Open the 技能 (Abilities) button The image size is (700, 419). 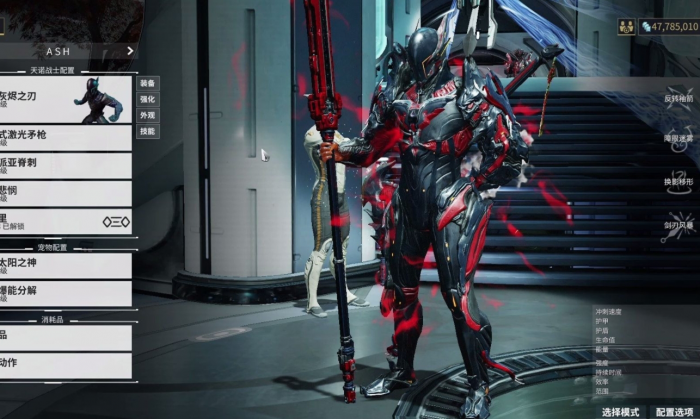(147, 131)
